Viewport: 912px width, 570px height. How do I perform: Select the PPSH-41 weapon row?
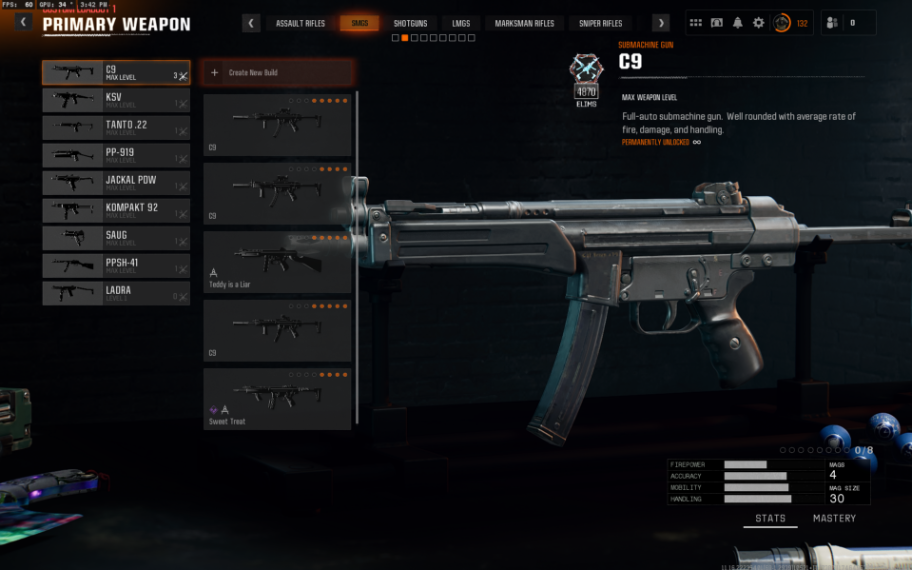pyautogui.click(x=116, y=265)
